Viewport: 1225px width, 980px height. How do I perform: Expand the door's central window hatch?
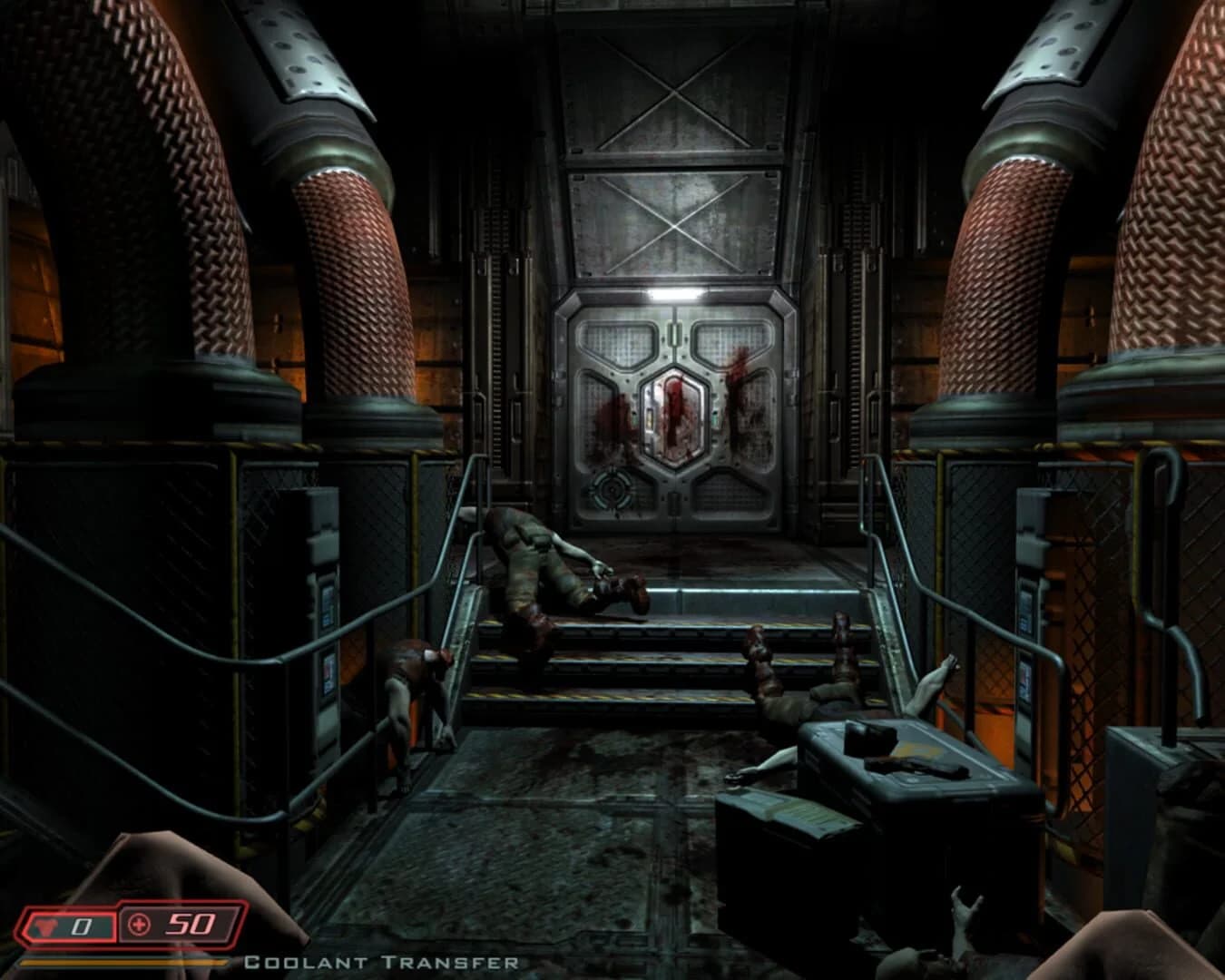675,416
